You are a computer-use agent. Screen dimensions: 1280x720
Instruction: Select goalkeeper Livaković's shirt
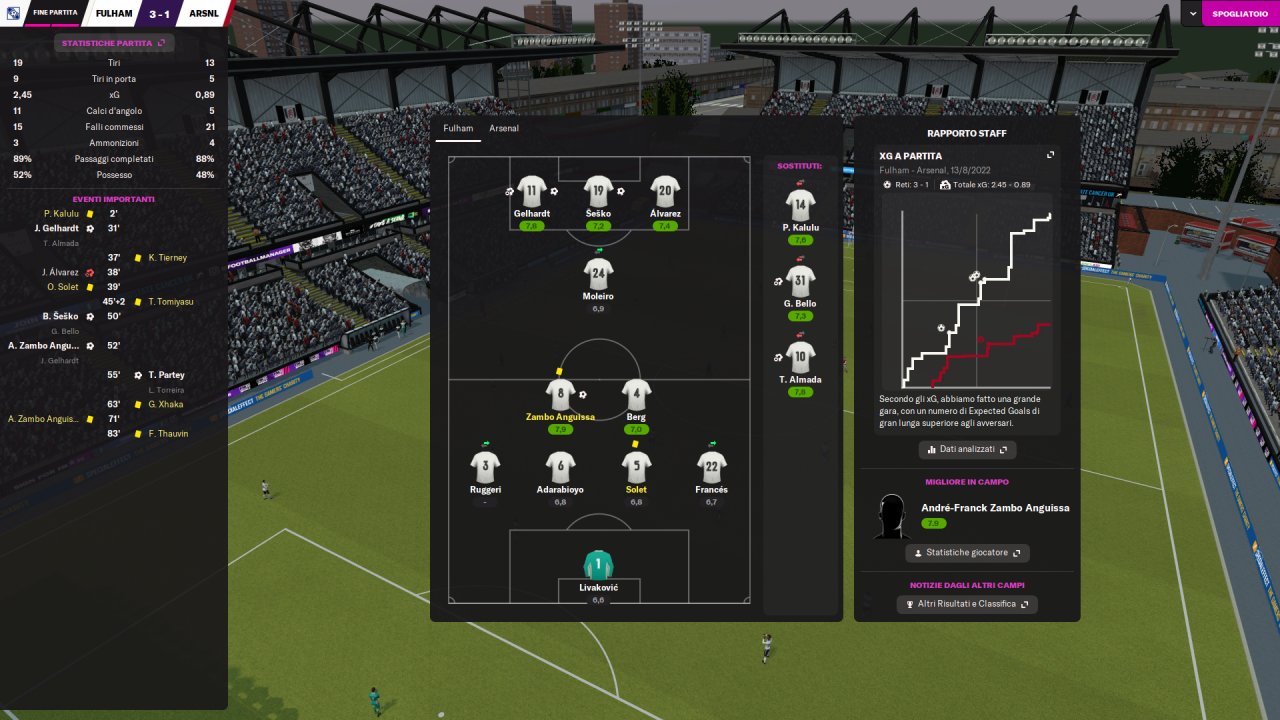click(598, 565)
